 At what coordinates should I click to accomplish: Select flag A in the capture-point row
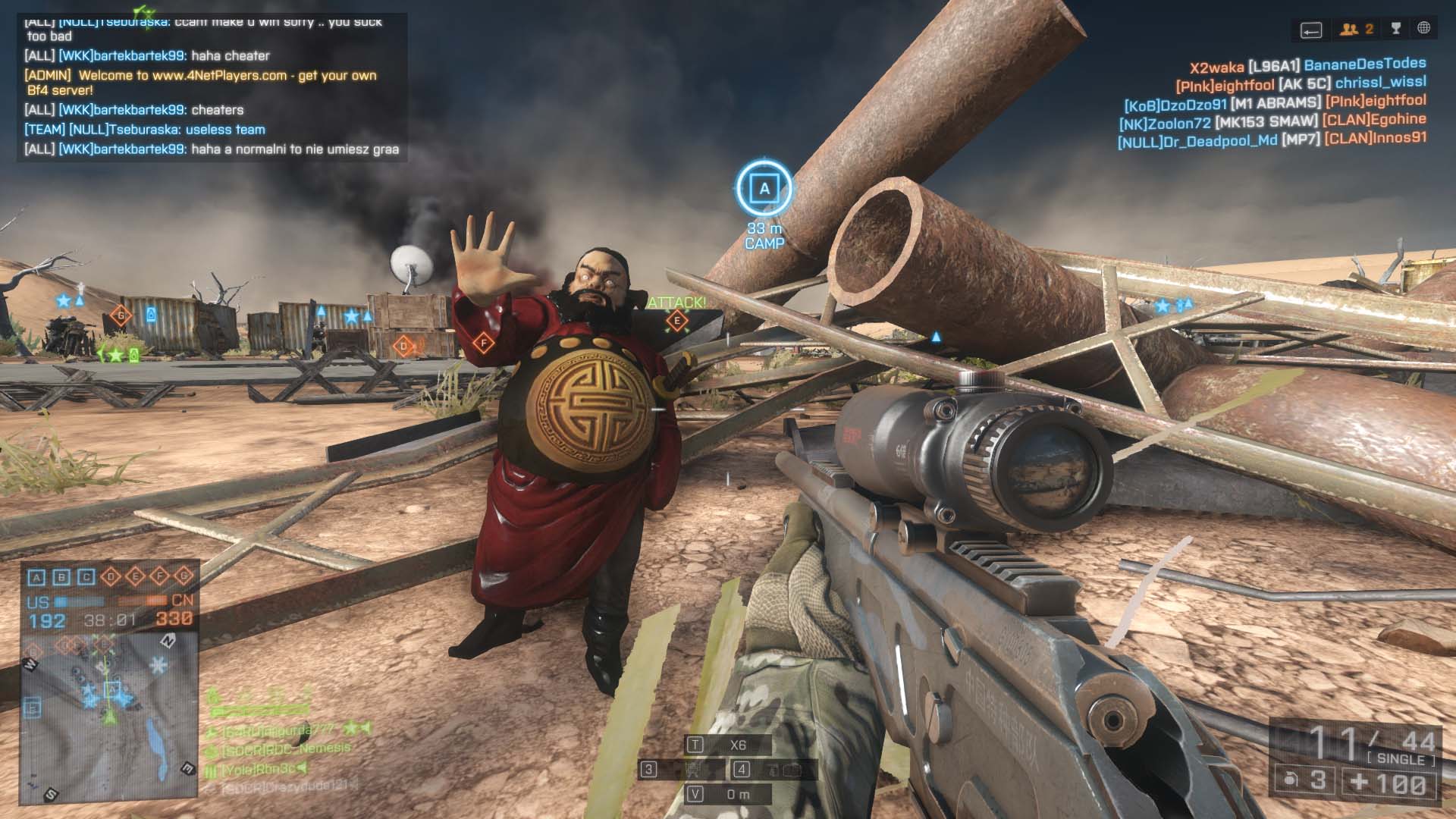pyautogui.click(x=36, y=578)
